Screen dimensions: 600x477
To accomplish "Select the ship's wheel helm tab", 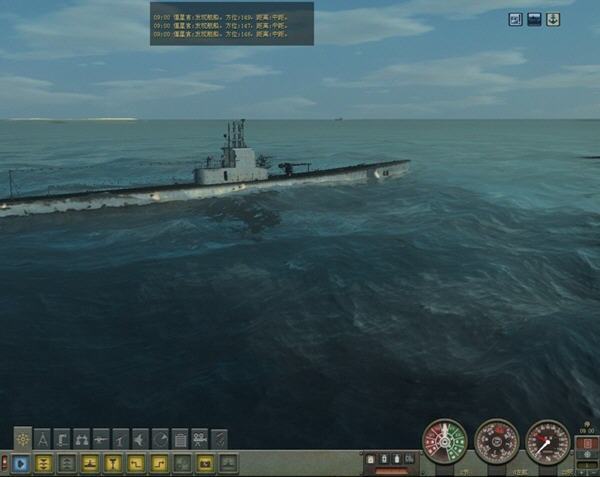I will coord(23,439).
